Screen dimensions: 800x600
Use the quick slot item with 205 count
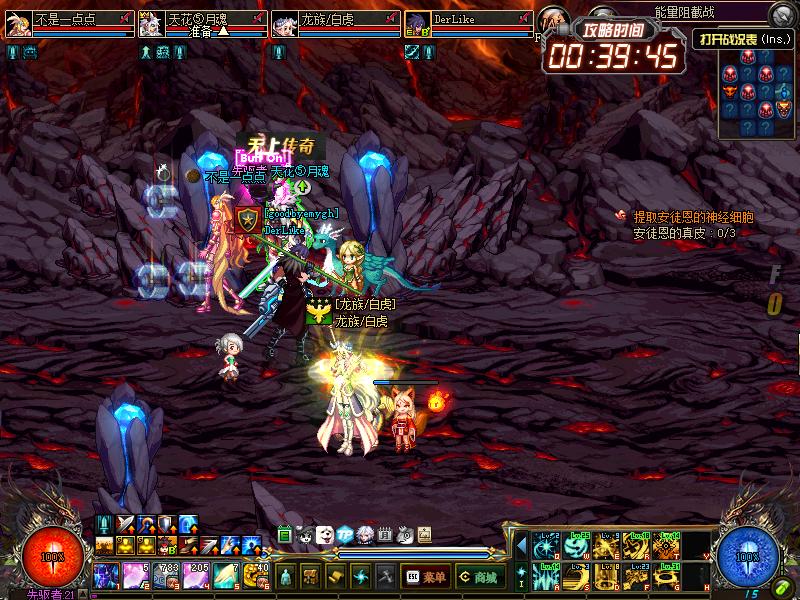pos(196,576)
